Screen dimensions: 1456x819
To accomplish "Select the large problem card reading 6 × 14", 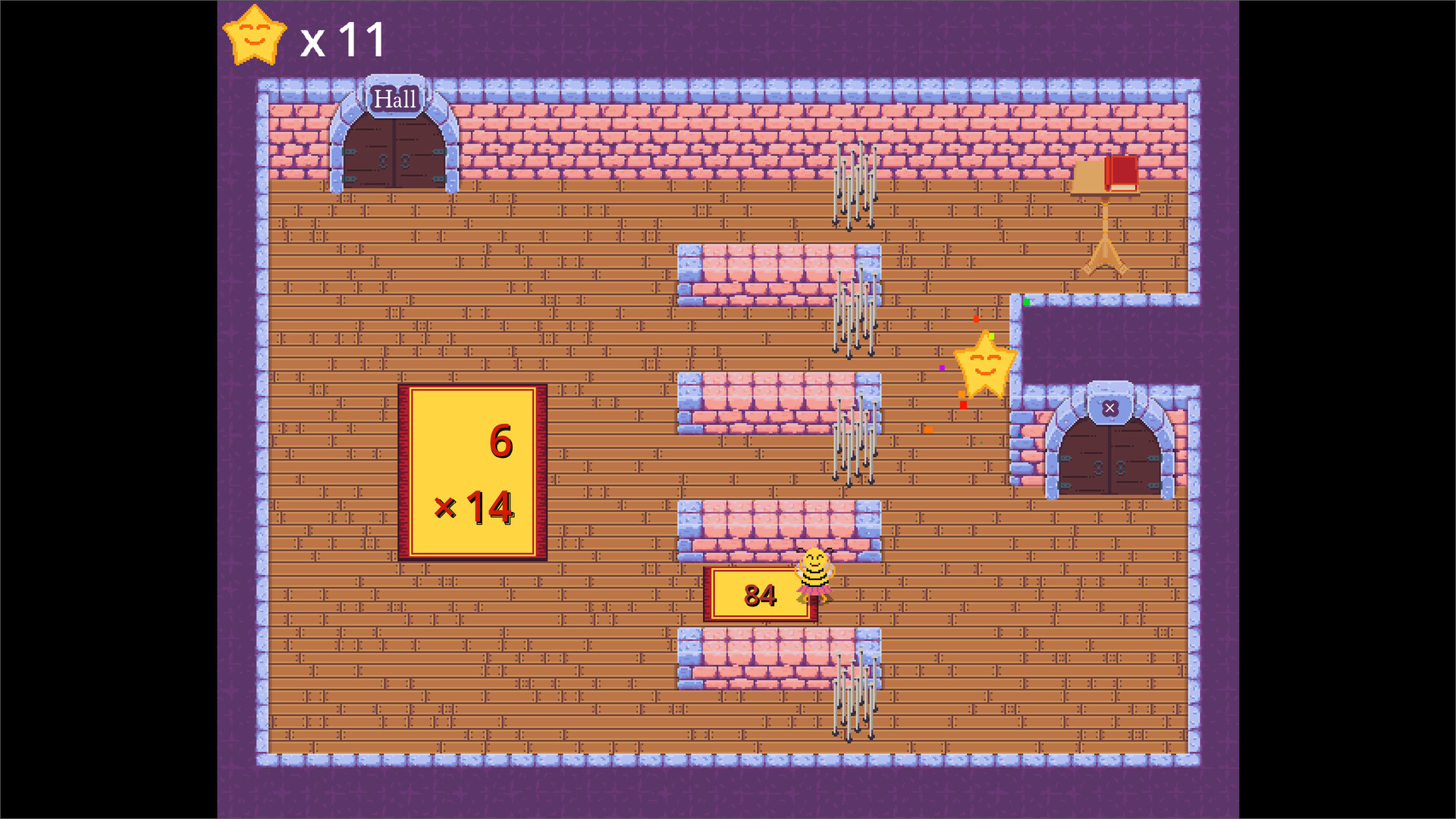I will tap(472, 472).
